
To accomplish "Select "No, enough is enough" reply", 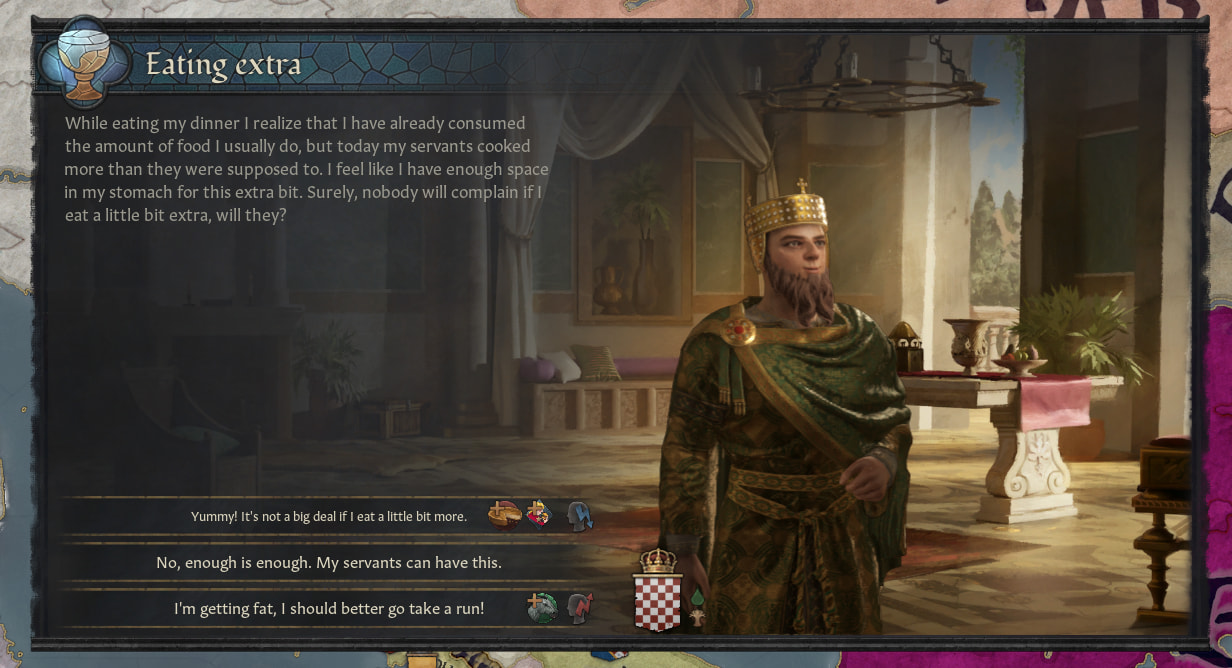I will pyautogui.click(x=328, y=563).
